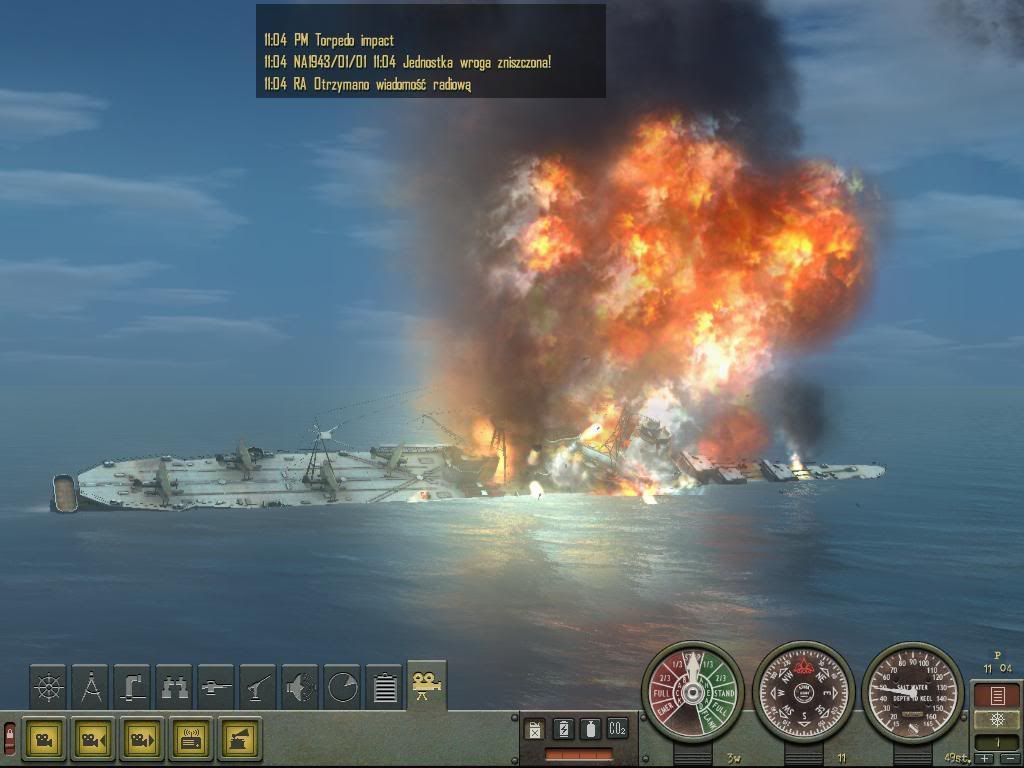Open the gramophone button

pos(240,739)
